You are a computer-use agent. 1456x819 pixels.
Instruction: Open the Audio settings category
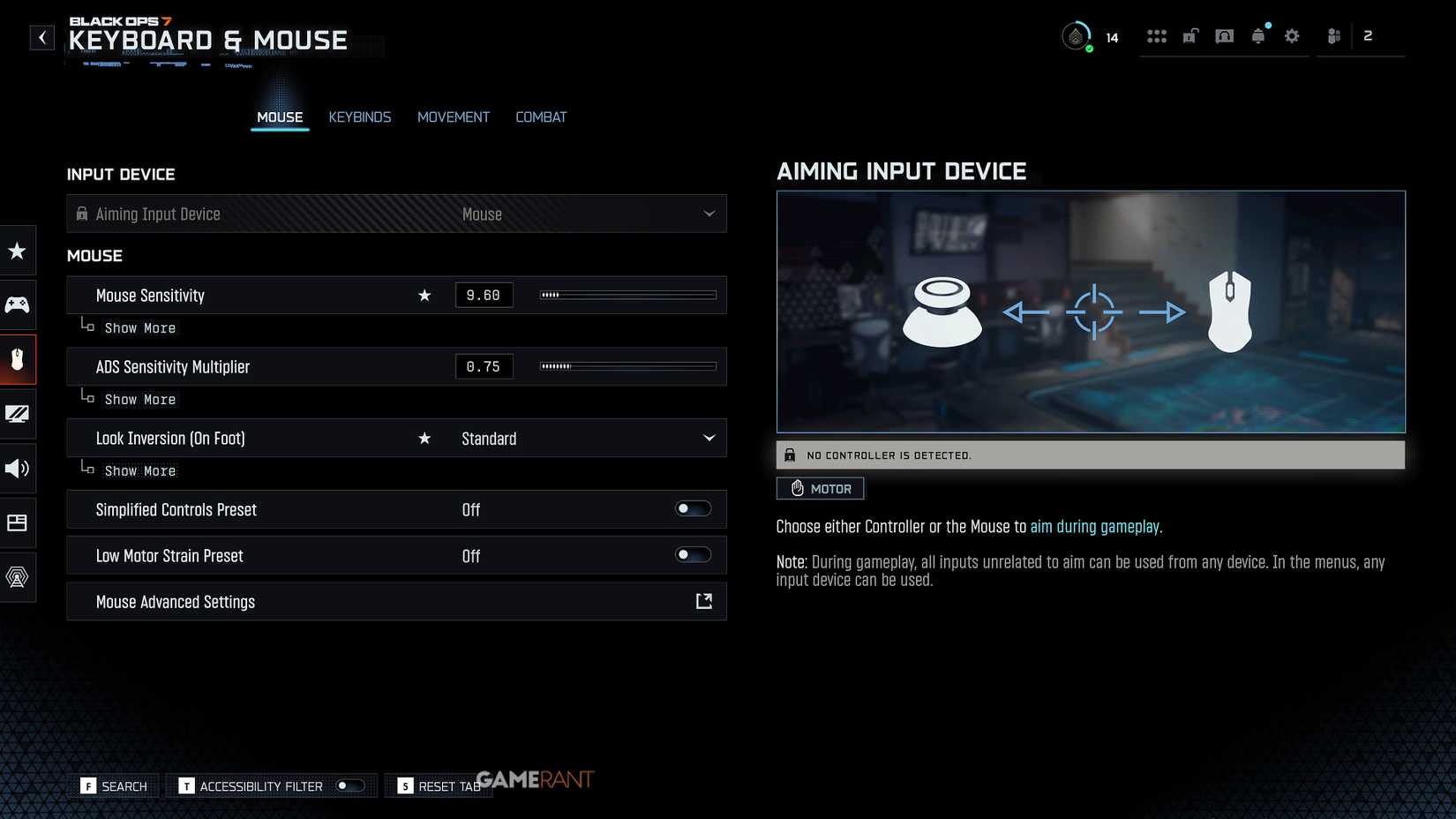click(18, 468)
